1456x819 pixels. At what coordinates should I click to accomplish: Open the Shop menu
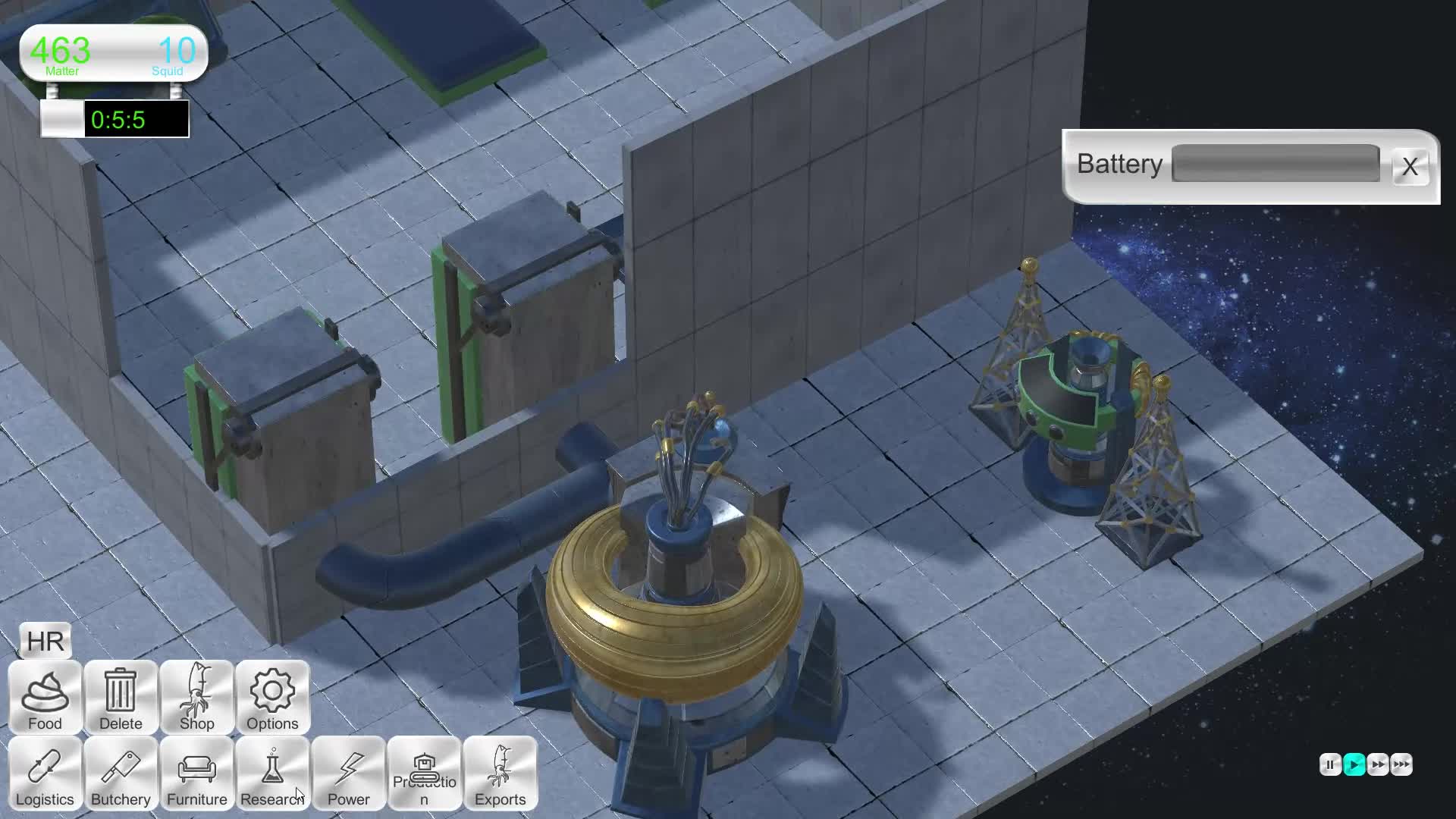196,698
